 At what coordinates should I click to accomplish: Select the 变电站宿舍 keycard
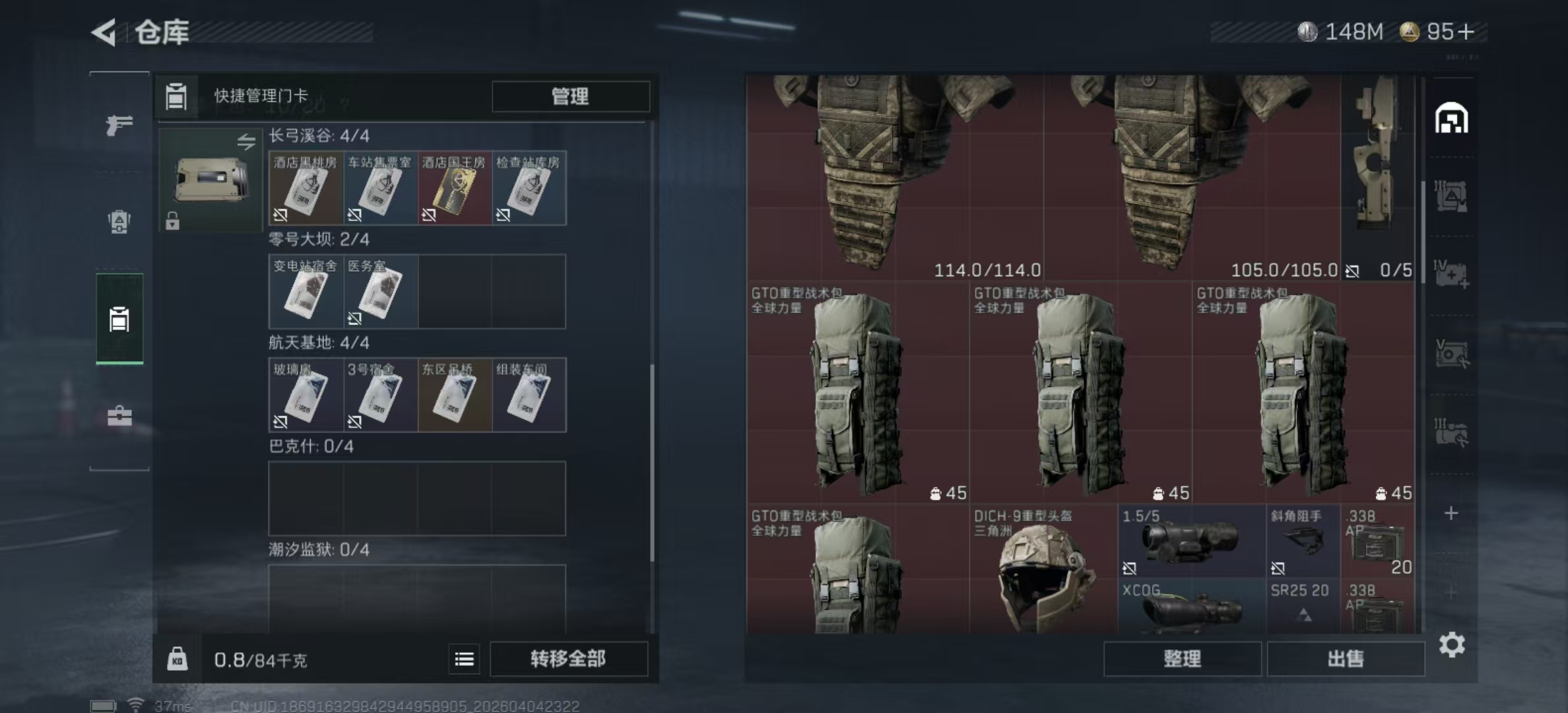click(306, 292)
